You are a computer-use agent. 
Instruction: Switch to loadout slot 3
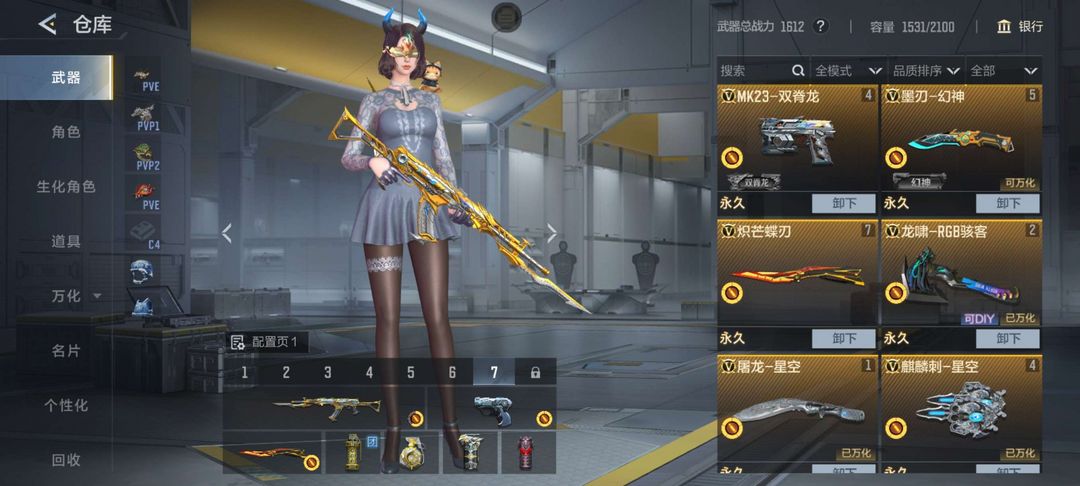click(x=327, y=373)
